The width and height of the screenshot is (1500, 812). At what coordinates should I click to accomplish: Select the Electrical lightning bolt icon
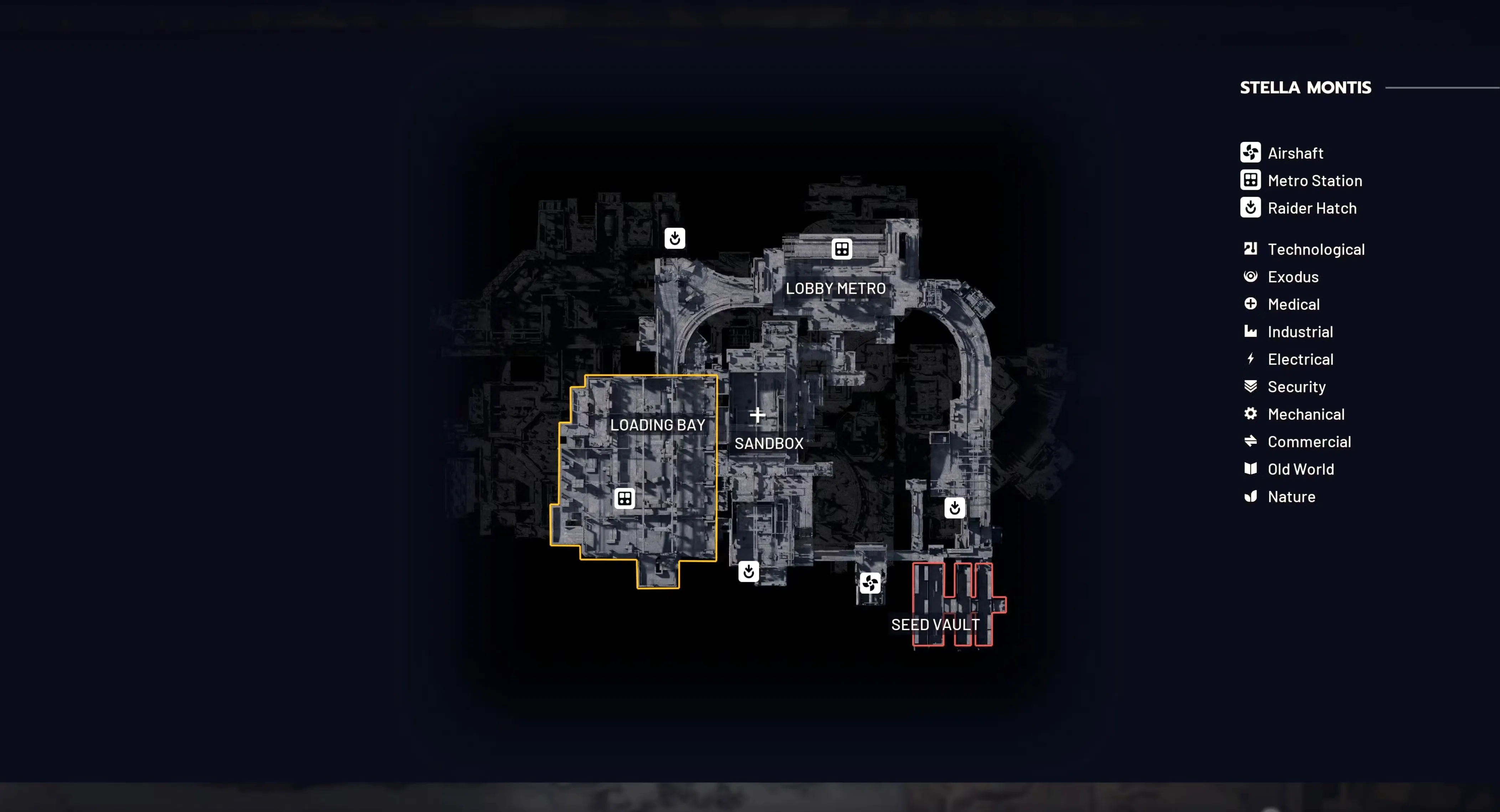coord(1251,359)
